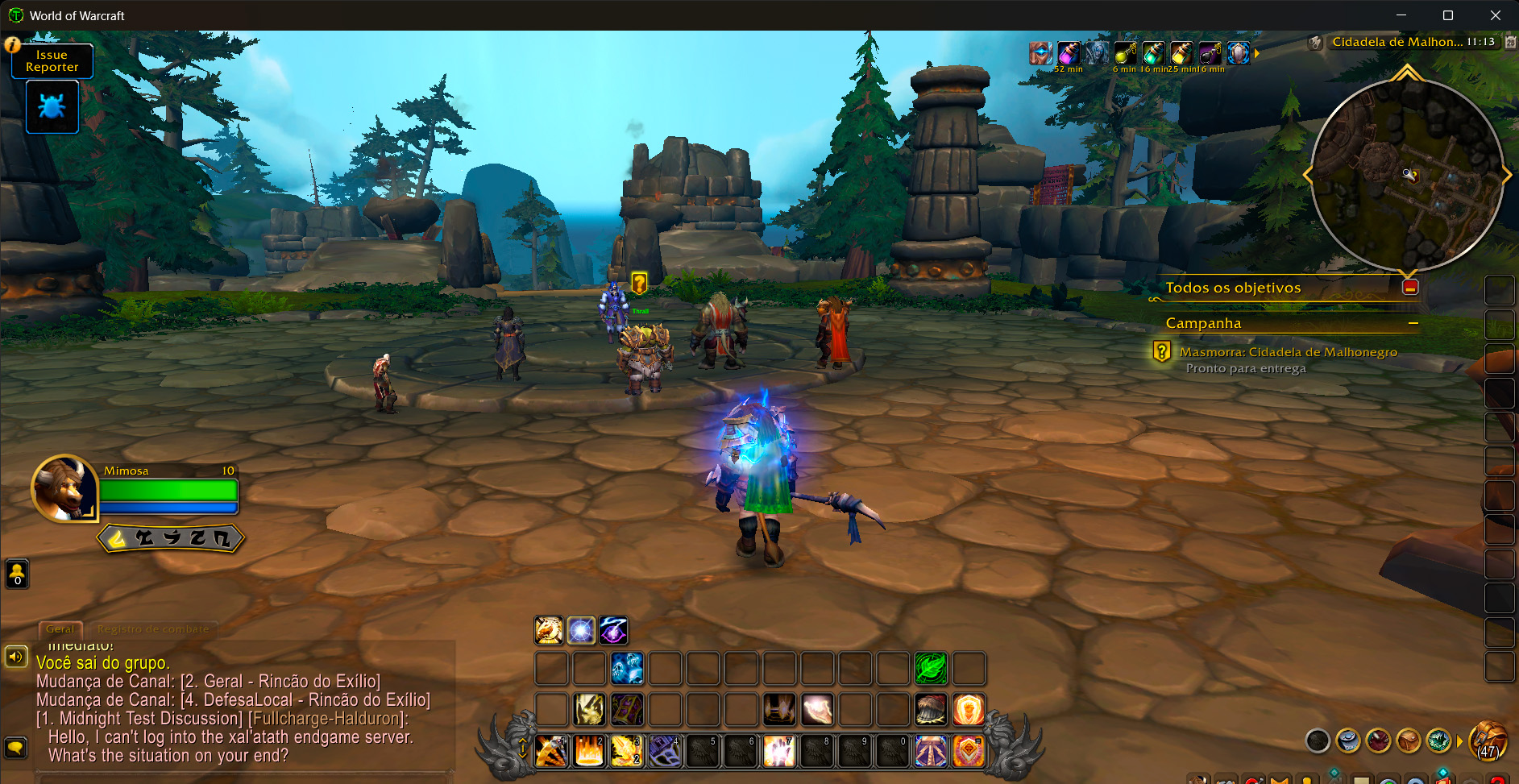Screen dimensions: 1519x784
Task: Use the green leaf ability
Action: 931,668
